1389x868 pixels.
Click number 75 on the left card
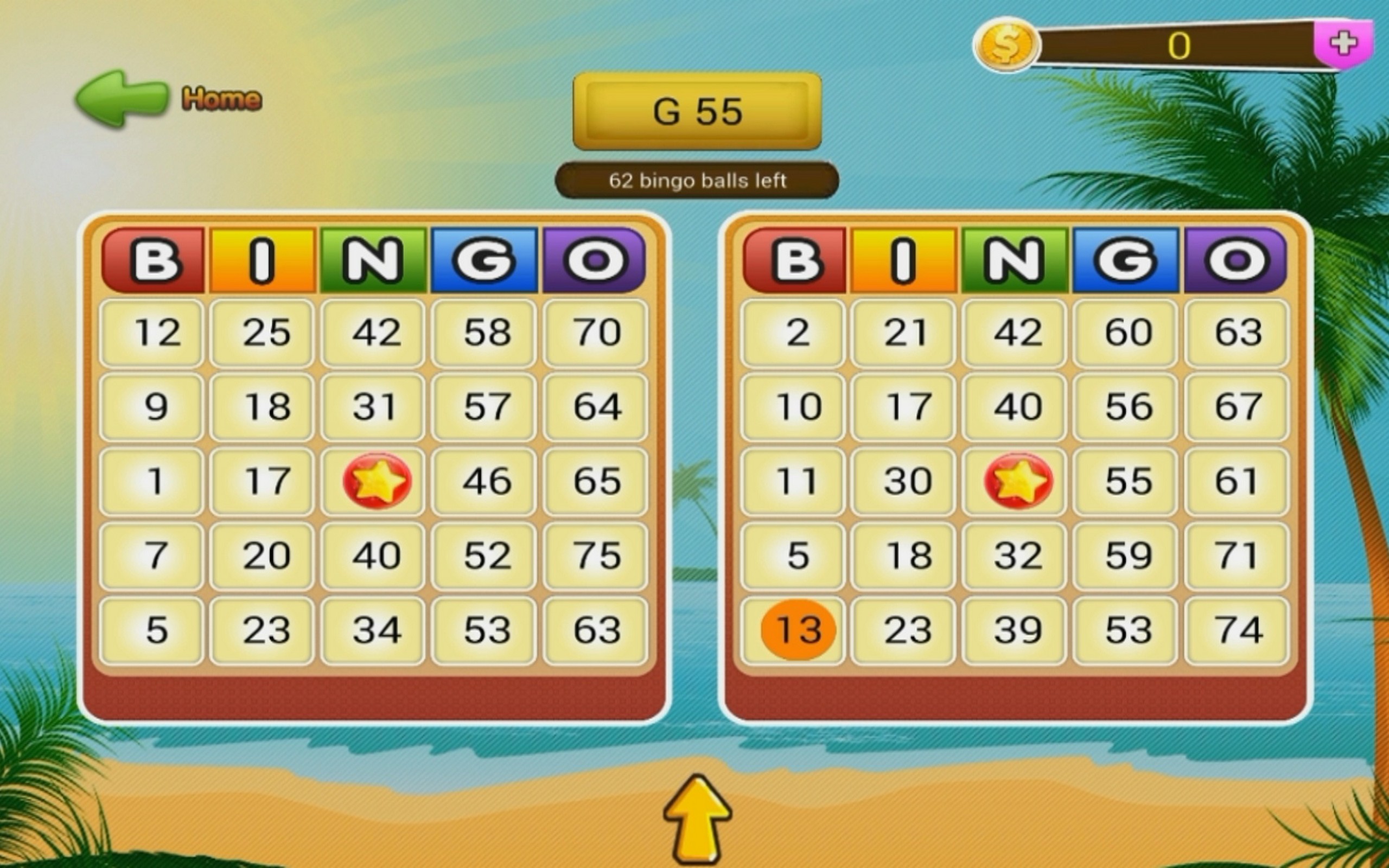(x=595, y=556)
